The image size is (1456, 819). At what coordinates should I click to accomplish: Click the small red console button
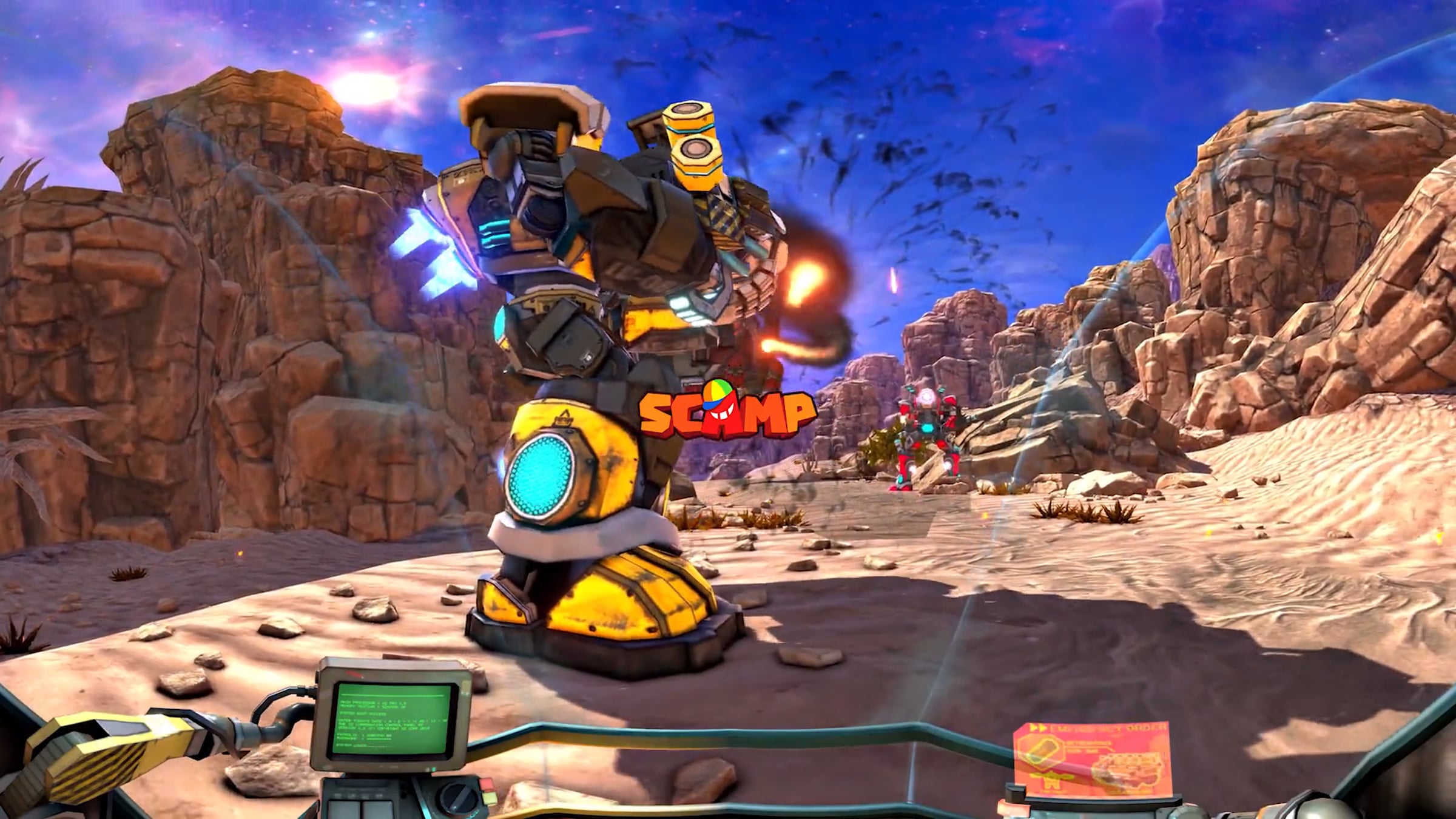pyautogui.click(x=487, y=785)
